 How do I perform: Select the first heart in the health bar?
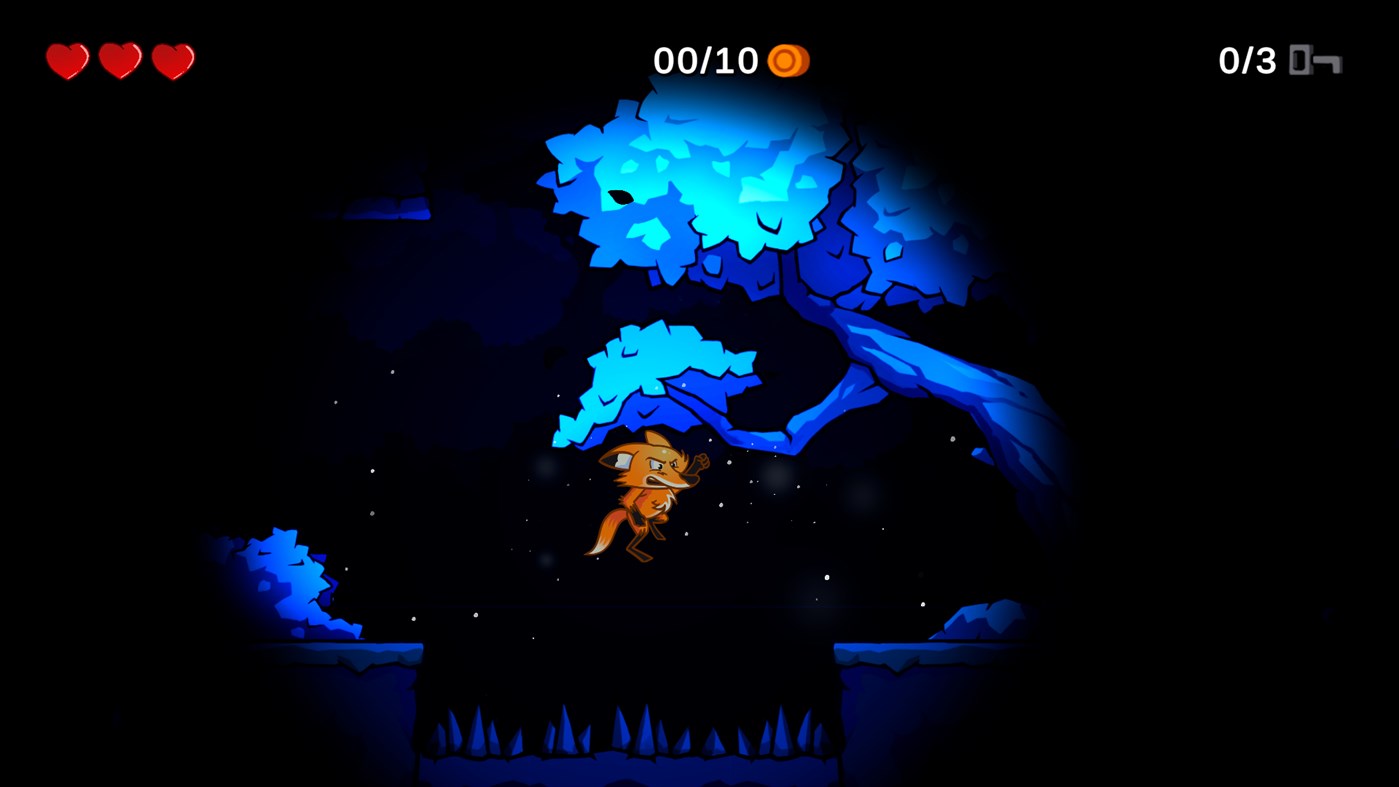tap(65, 60)
